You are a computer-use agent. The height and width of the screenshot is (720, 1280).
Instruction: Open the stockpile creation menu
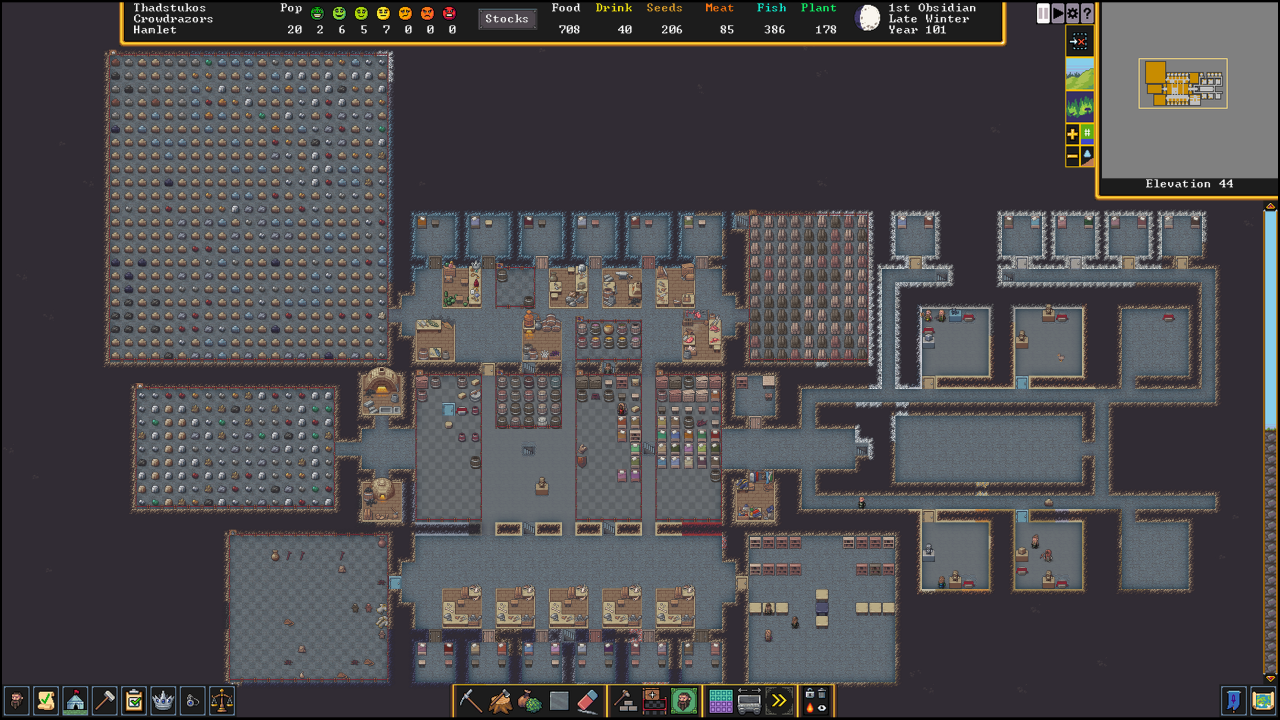coord(652,700)
